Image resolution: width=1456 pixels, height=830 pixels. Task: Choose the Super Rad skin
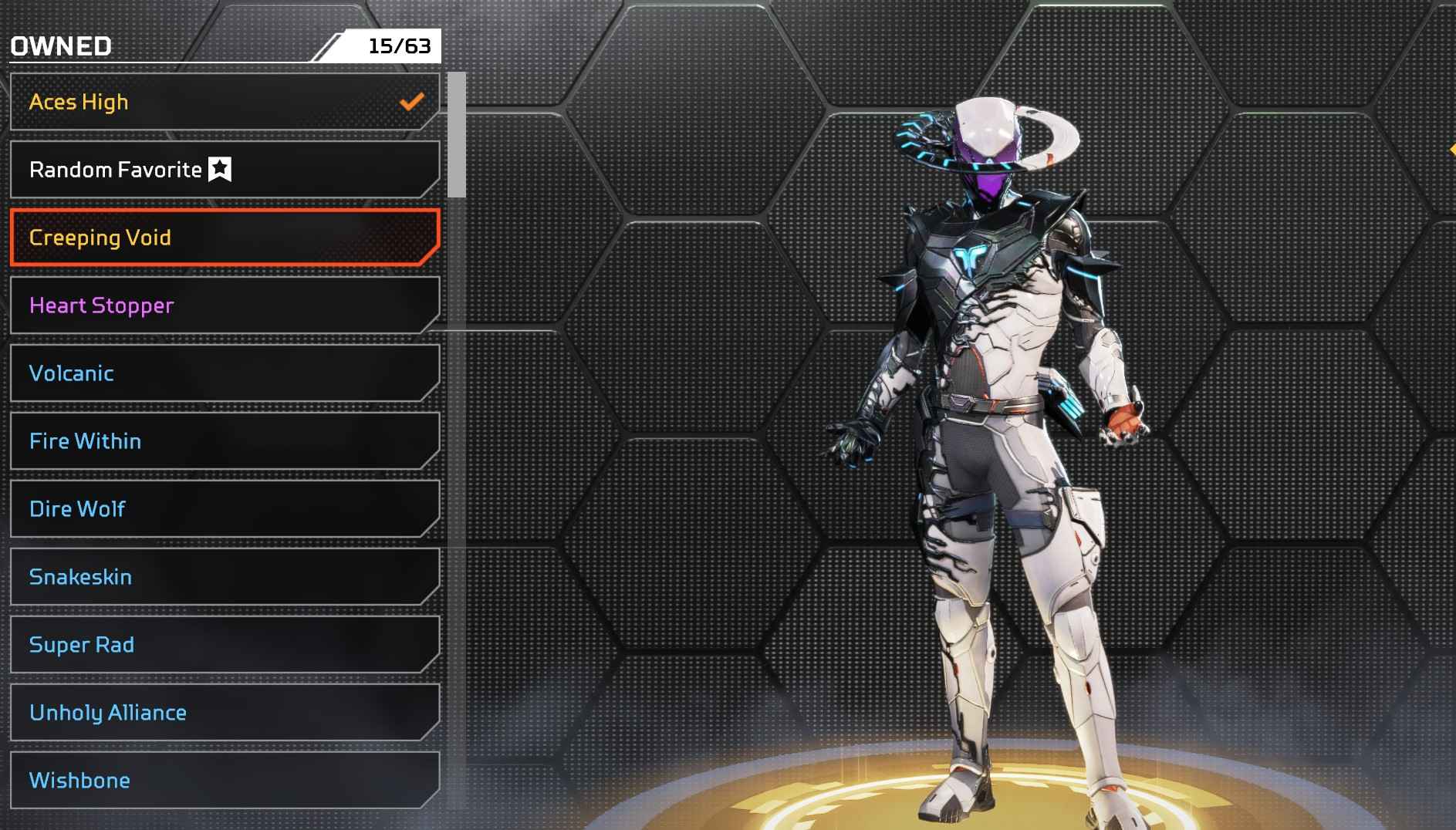(x=224, y=645)
